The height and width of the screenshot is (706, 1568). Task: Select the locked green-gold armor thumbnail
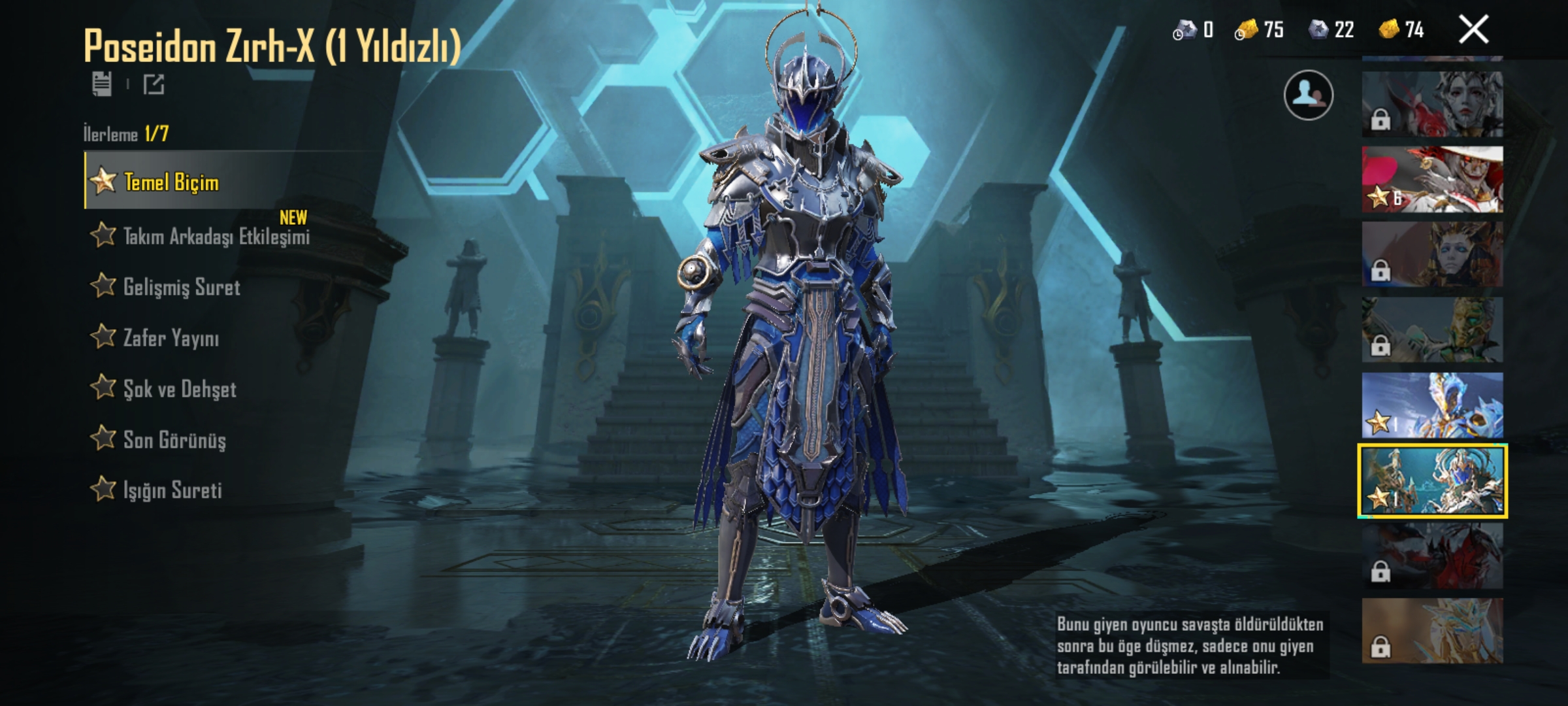pos(1432,330)
